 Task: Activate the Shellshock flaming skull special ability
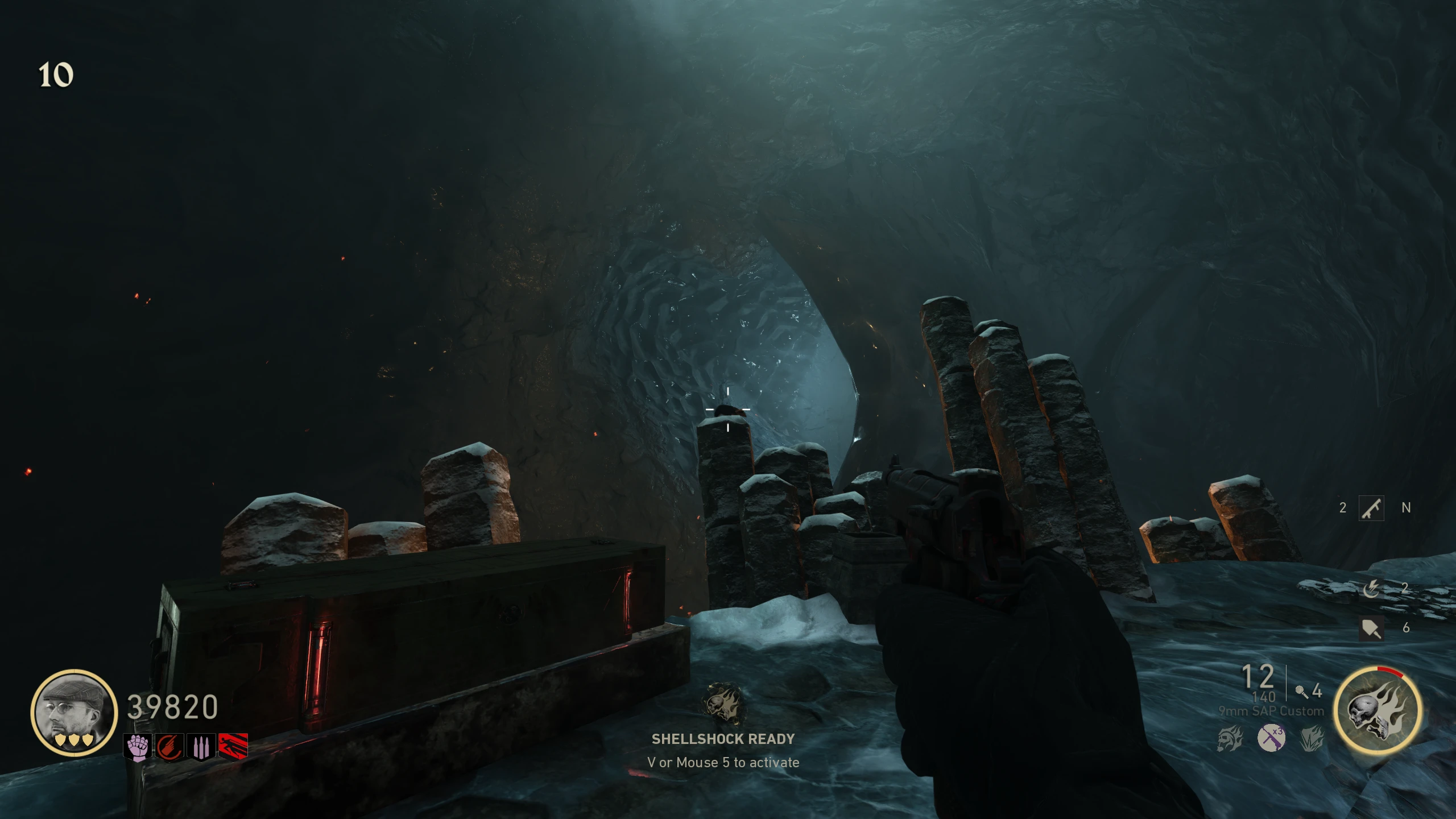click(x=1378, y=711)
